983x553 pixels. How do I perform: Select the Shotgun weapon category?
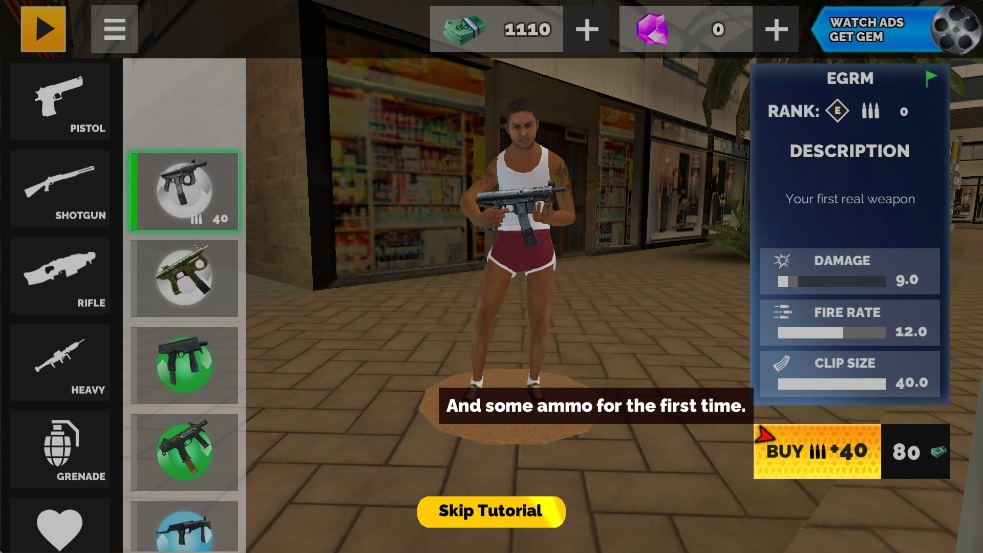click(60, 189)
